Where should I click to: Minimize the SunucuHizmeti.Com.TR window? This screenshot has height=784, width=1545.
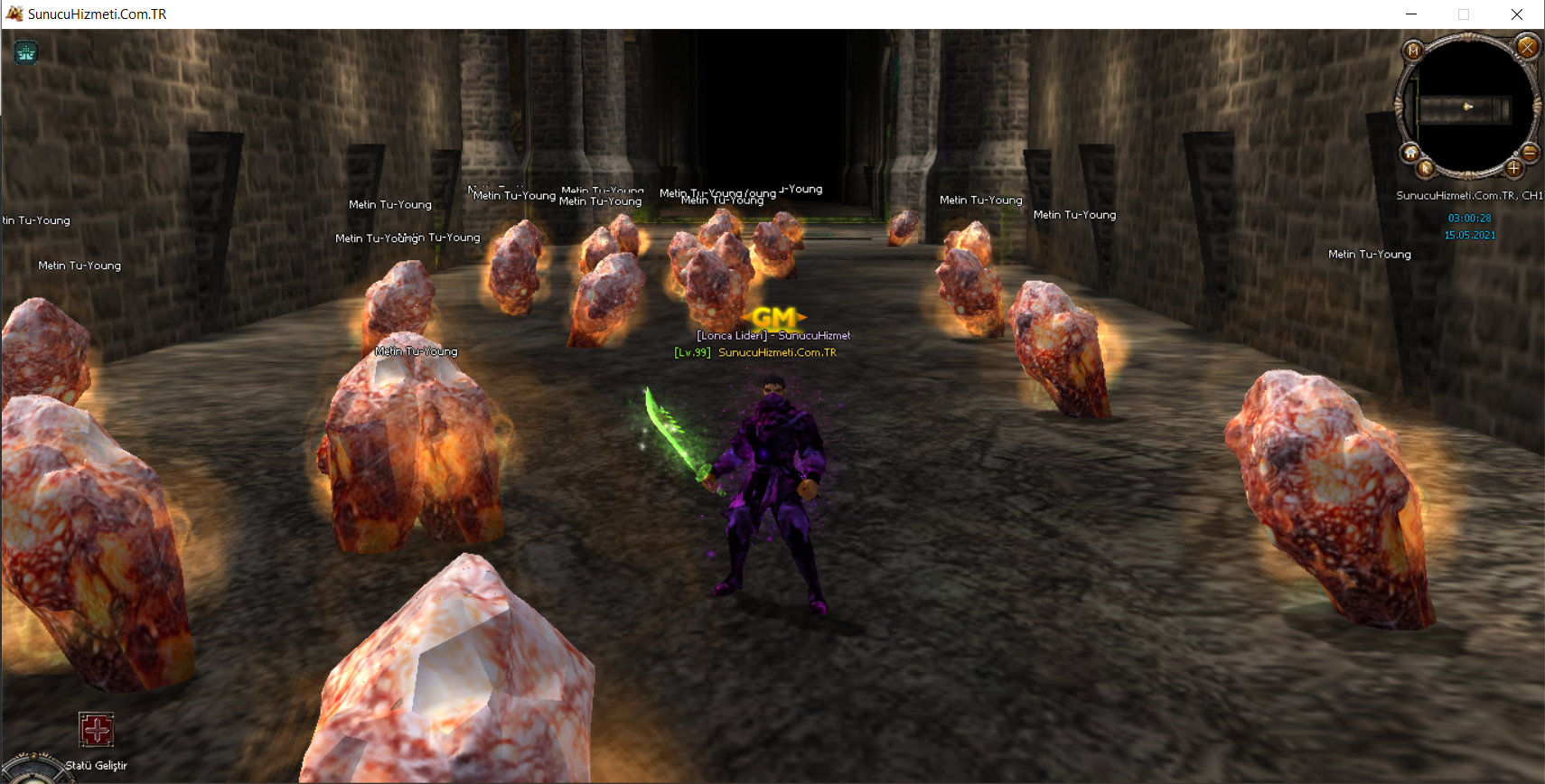[x=1411, y=14]
